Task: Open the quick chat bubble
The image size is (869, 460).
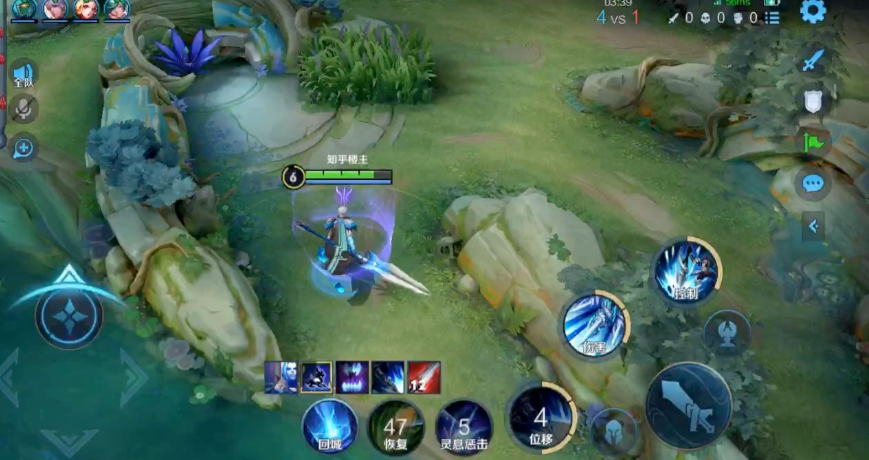Action: pos(812,184)
